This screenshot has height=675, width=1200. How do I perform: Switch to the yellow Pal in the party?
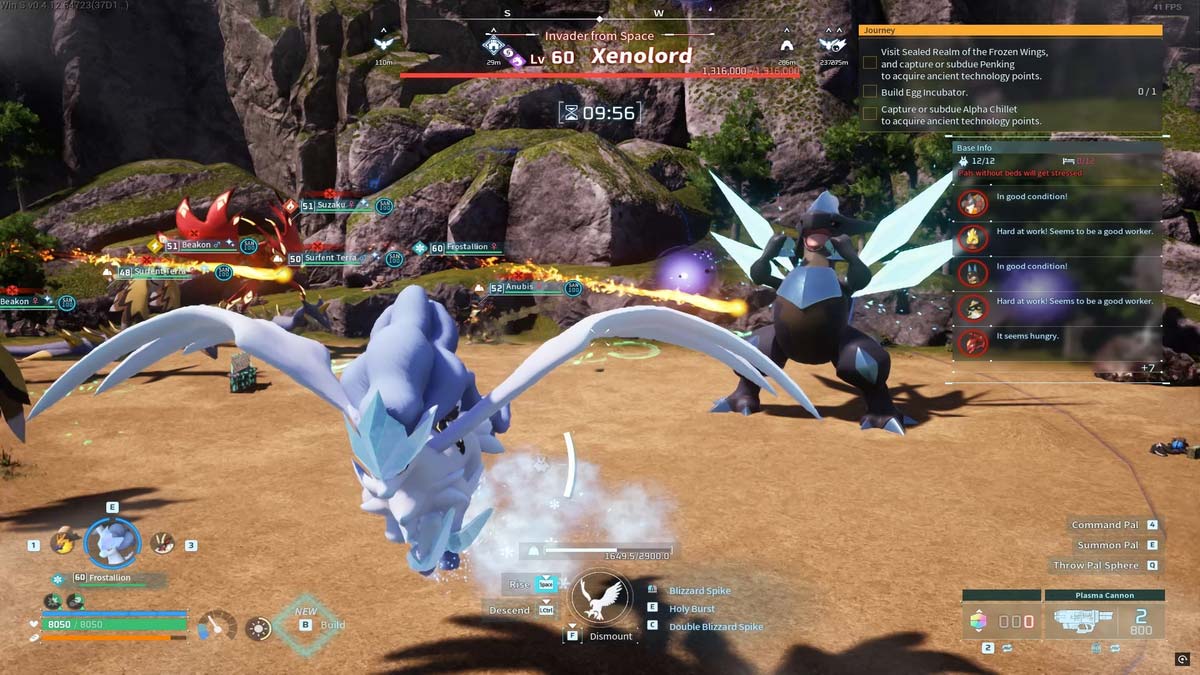[x=64, y=541]
